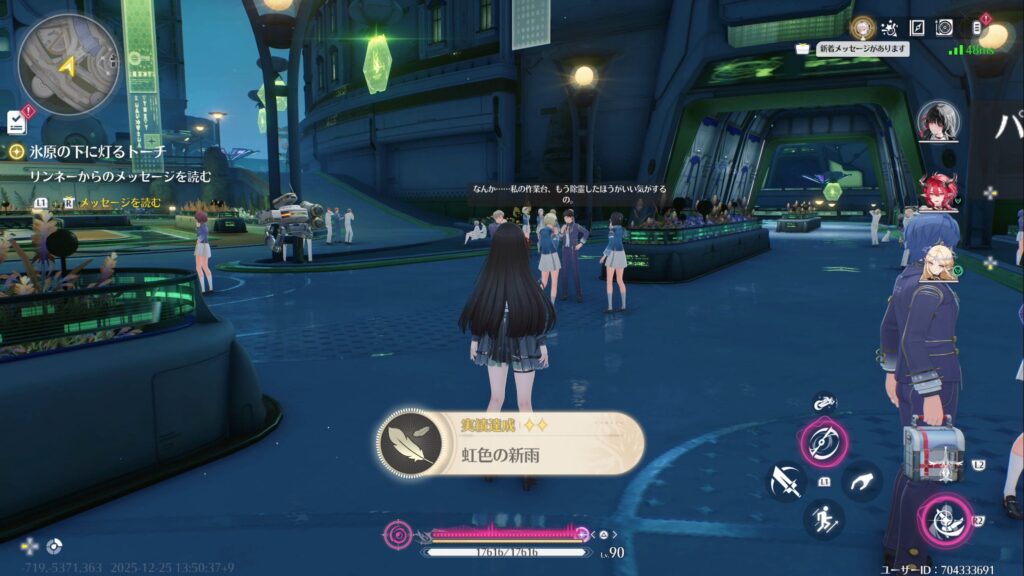The image size is (1024, 576).
Task: Open the quest checklist icon below the minimap
Action: 16,122
